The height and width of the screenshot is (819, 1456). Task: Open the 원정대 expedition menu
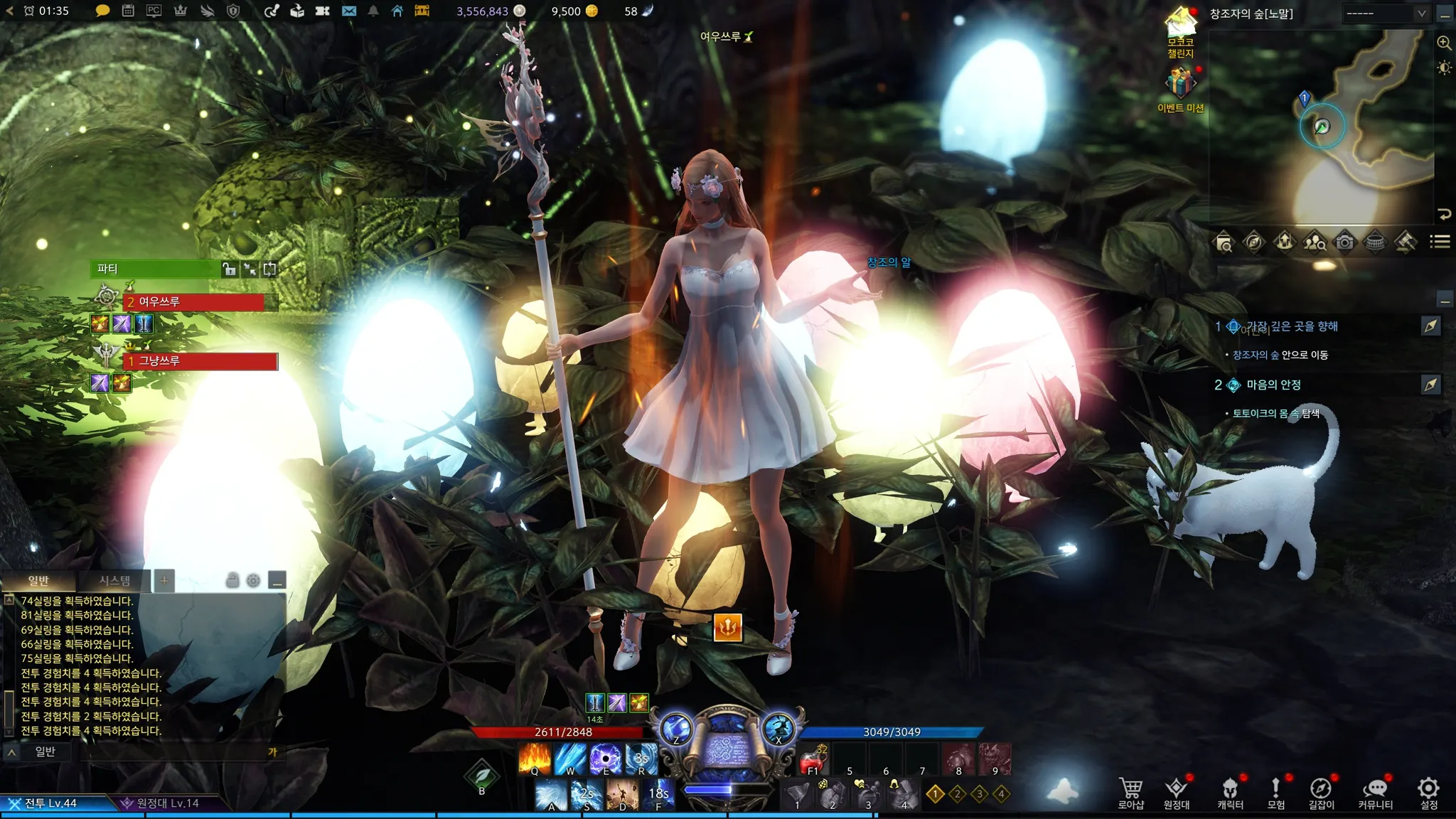[x=1177, y=793]
